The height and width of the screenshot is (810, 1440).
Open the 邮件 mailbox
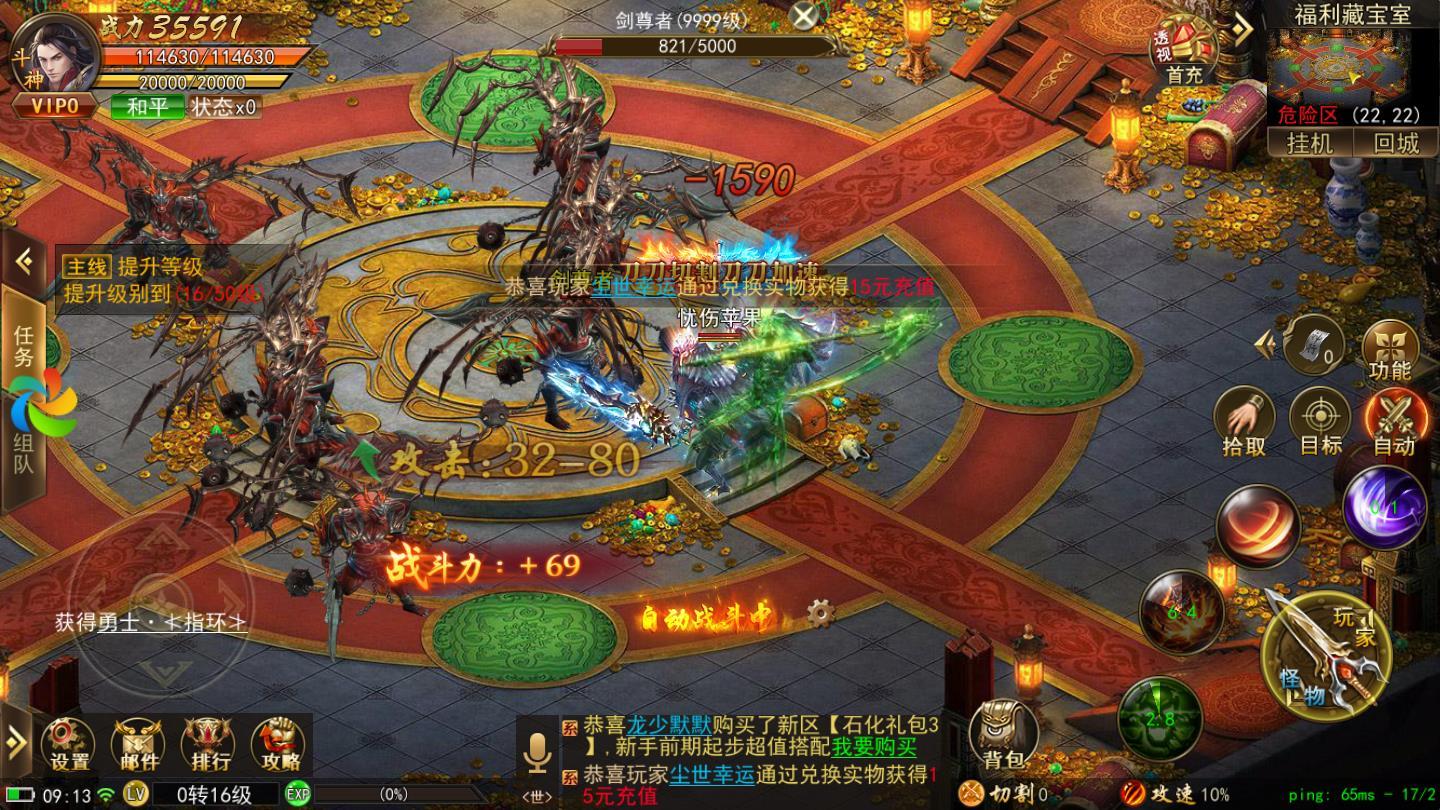tap(137, 747)
